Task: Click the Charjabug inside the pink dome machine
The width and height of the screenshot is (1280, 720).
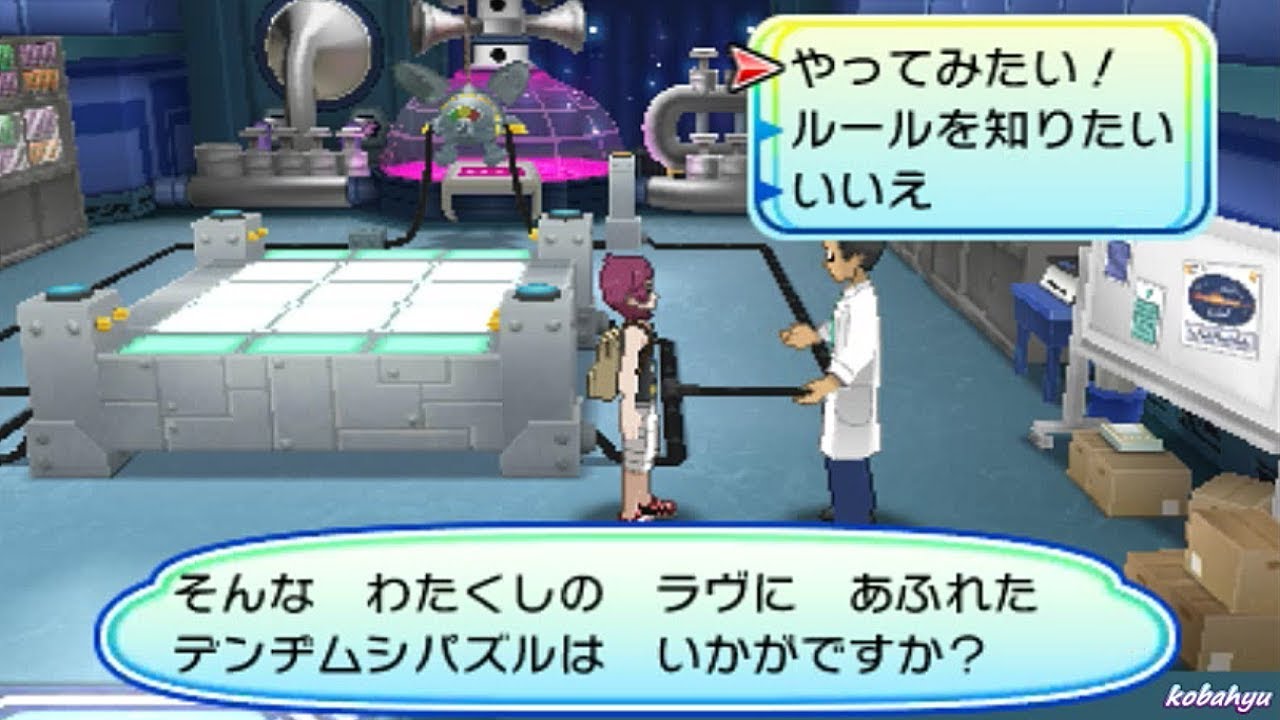Action: click(x=470, y=110)
